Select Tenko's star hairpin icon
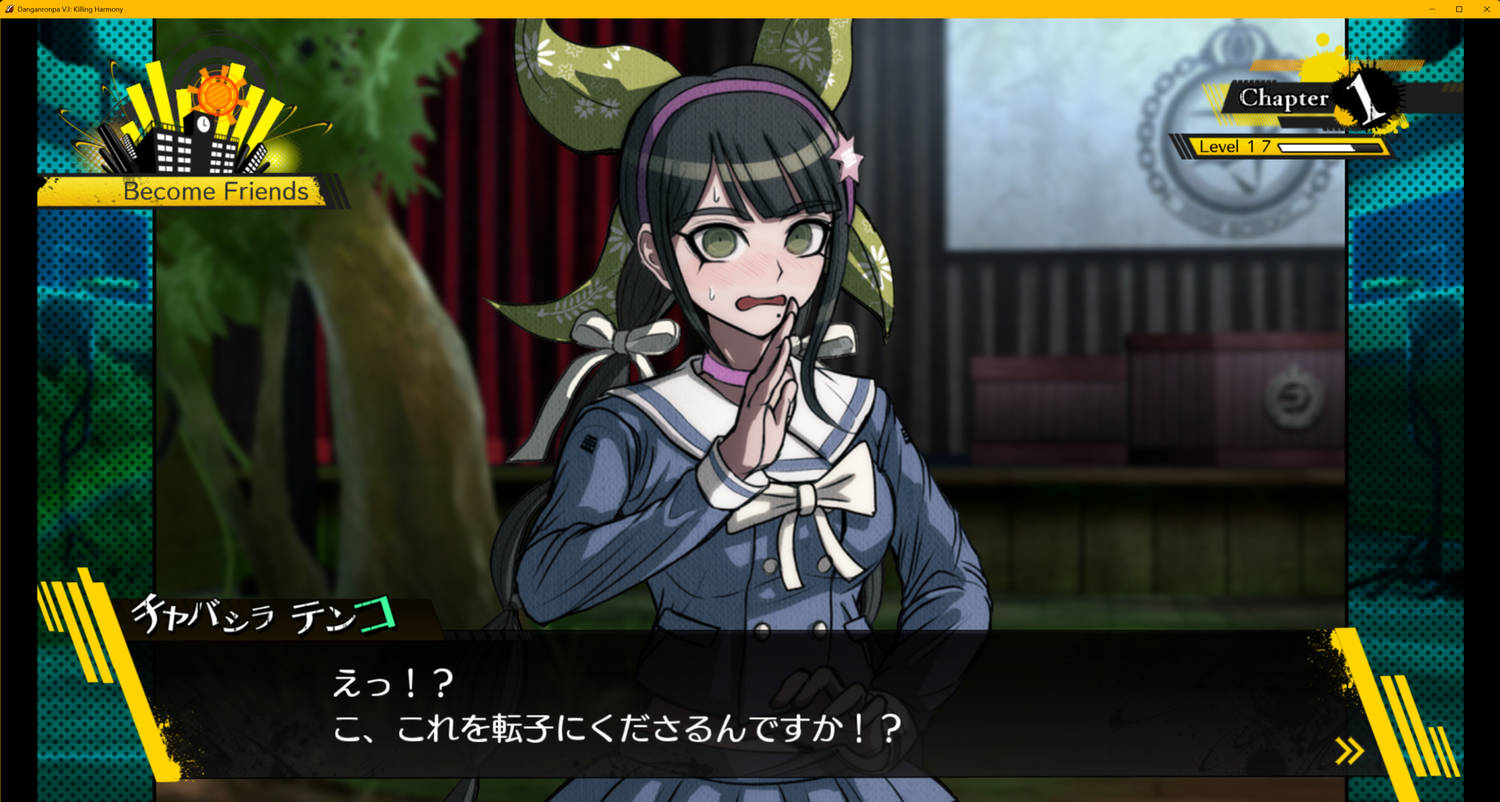 tap(849, 155)
